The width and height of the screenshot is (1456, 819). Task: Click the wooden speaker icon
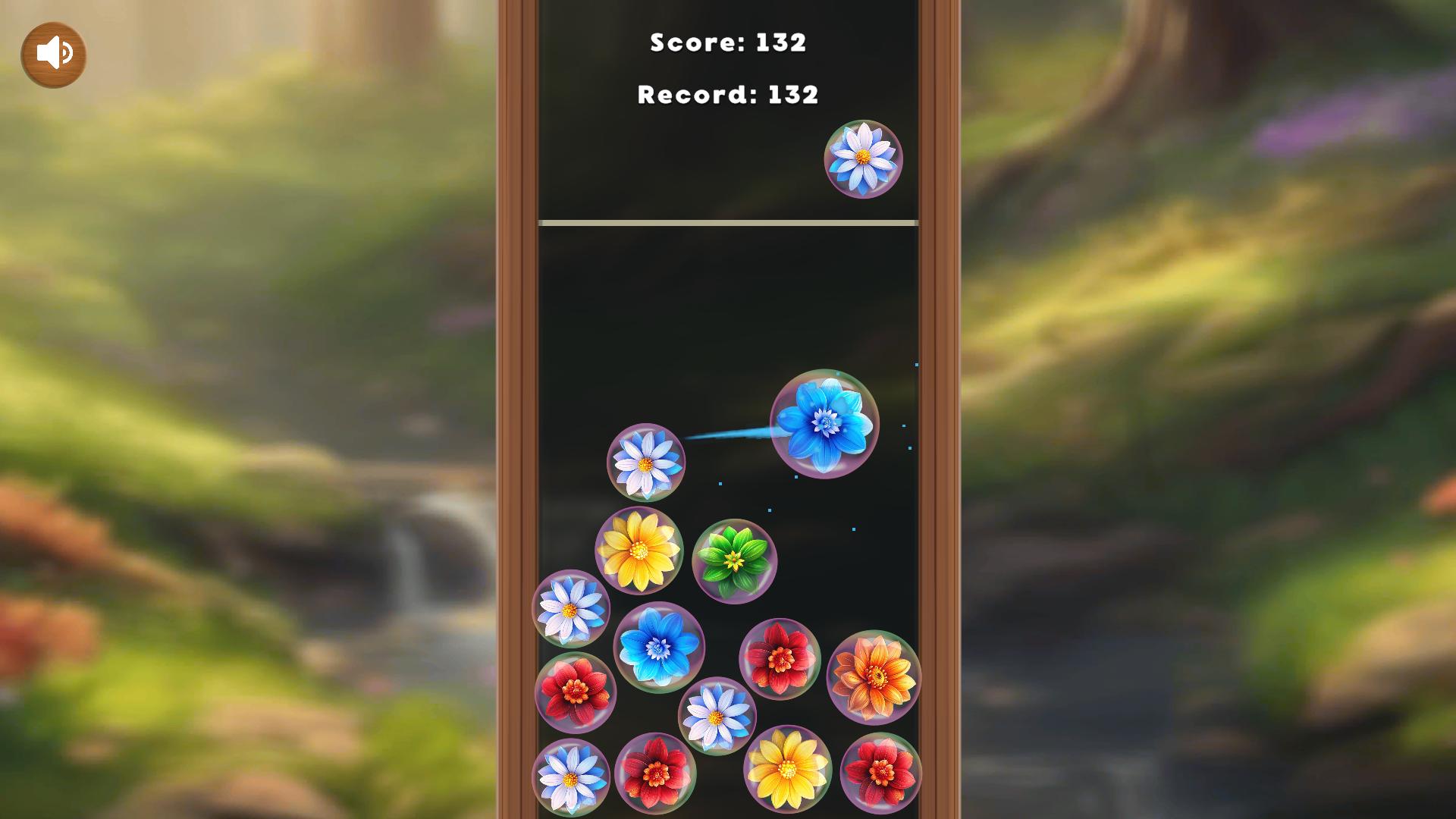coord(52,54)
